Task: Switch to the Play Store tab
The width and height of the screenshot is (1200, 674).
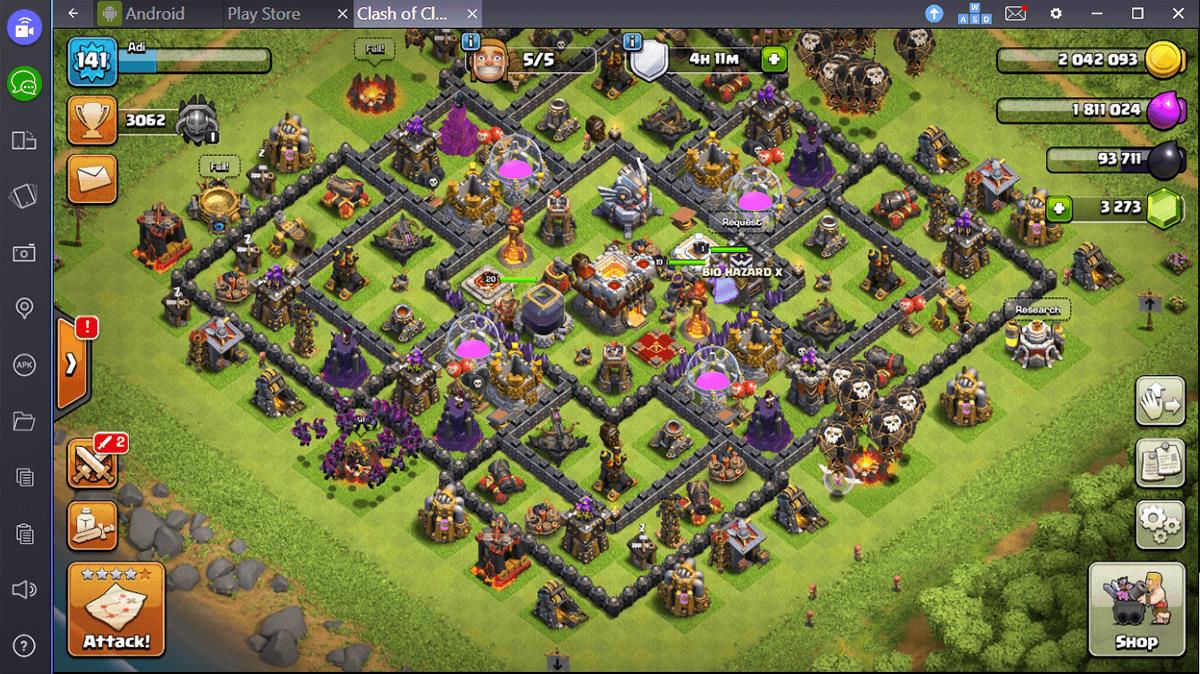Action: pyautogui.click(x=264, y=14)
